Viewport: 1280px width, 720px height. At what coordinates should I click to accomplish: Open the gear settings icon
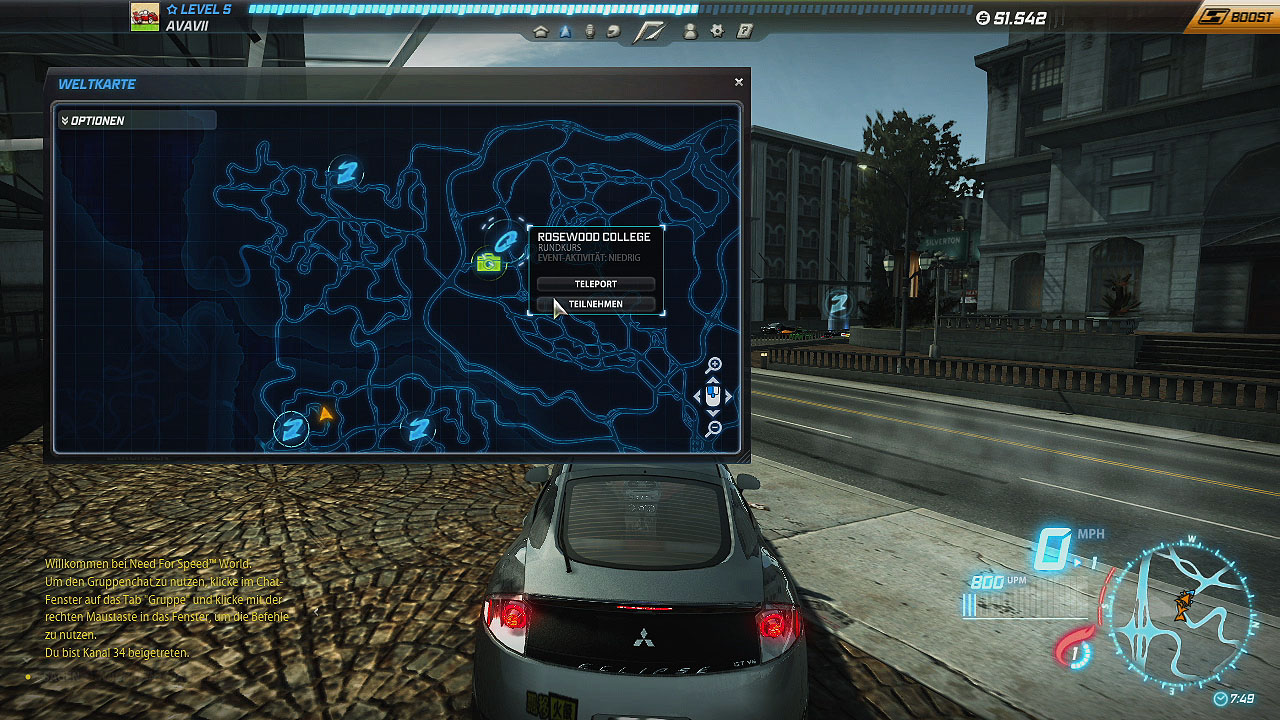[717, 32]
